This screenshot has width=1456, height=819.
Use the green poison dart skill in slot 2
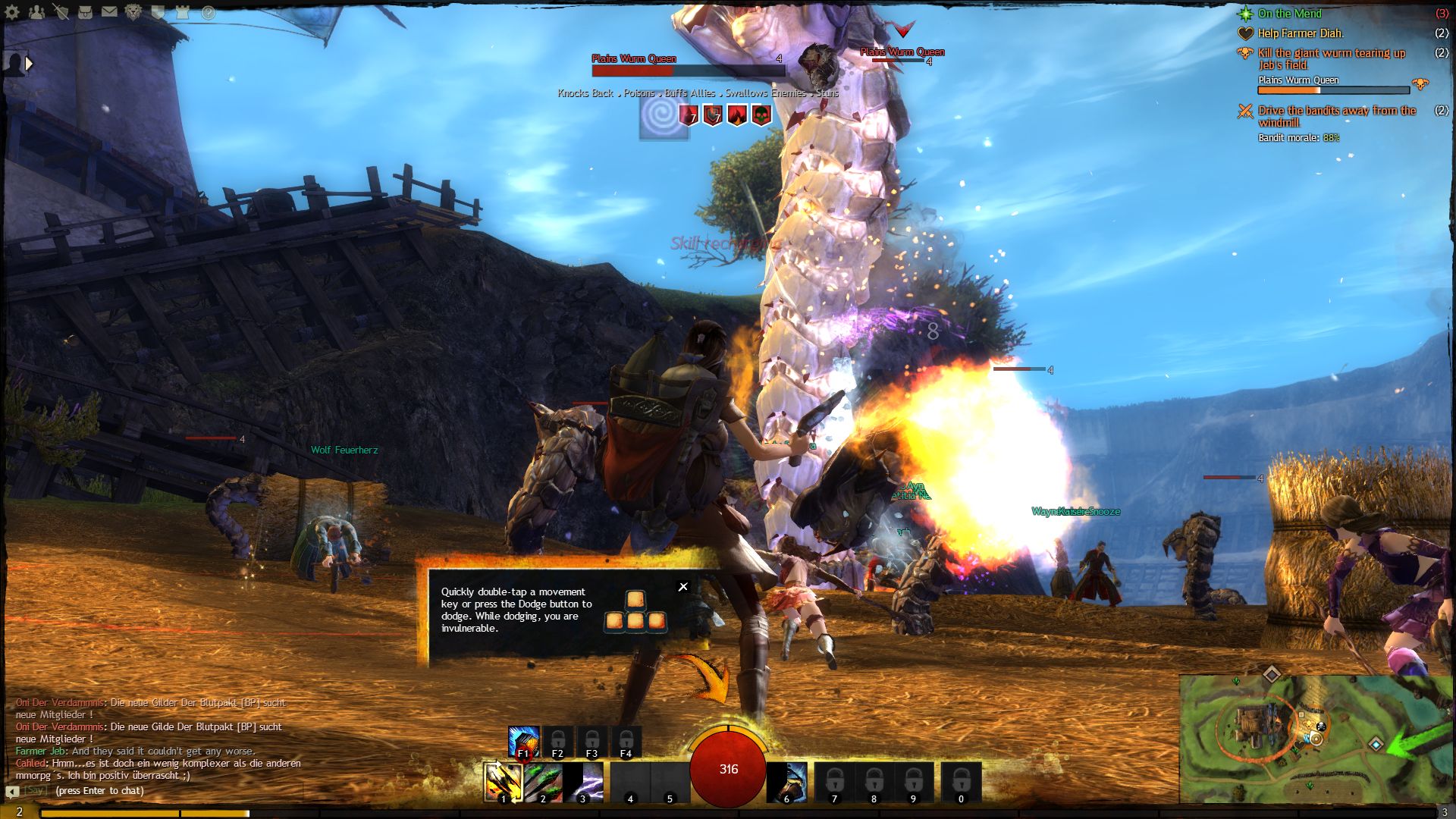(x=543, y=782)
